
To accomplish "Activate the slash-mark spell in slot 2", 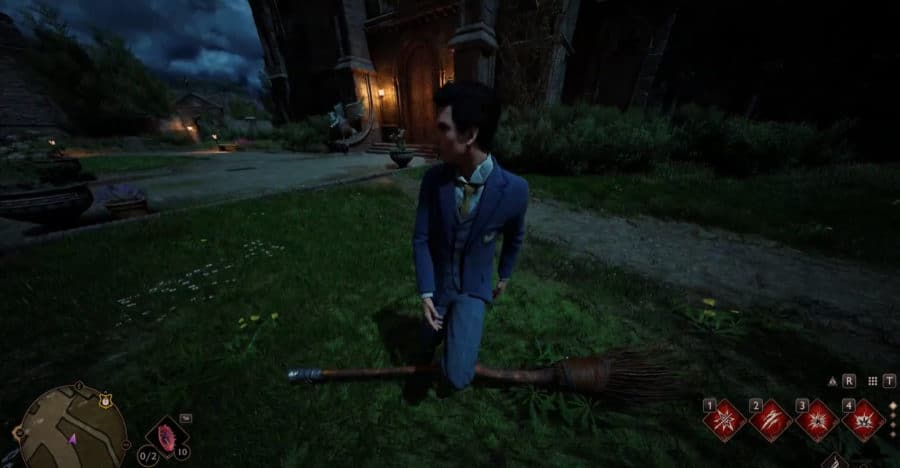I will pos(770,420).
